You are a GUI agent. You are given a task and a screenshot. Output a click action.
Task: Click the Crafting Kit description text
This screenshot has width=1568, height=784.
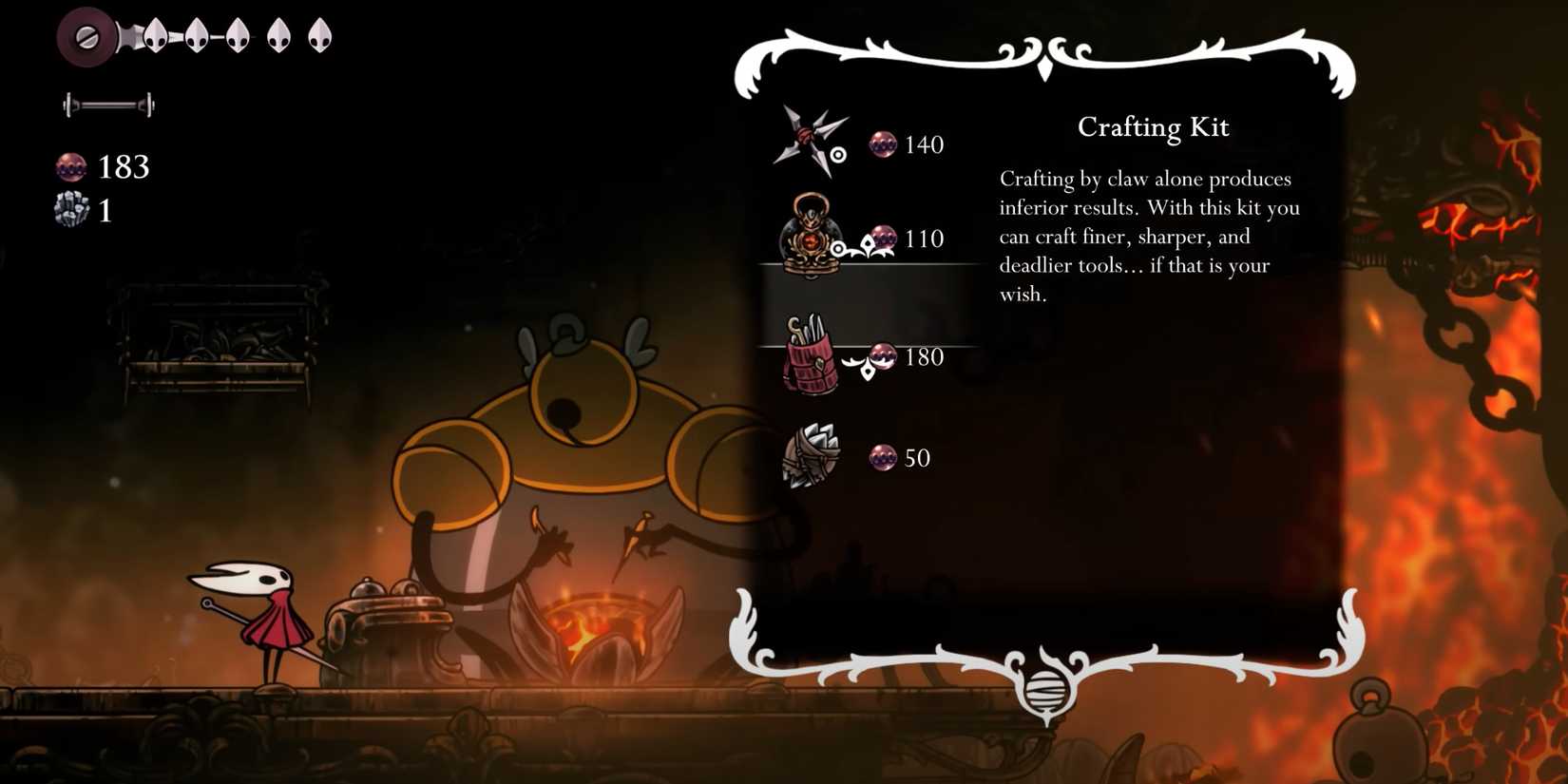(x=1150, y=236)
